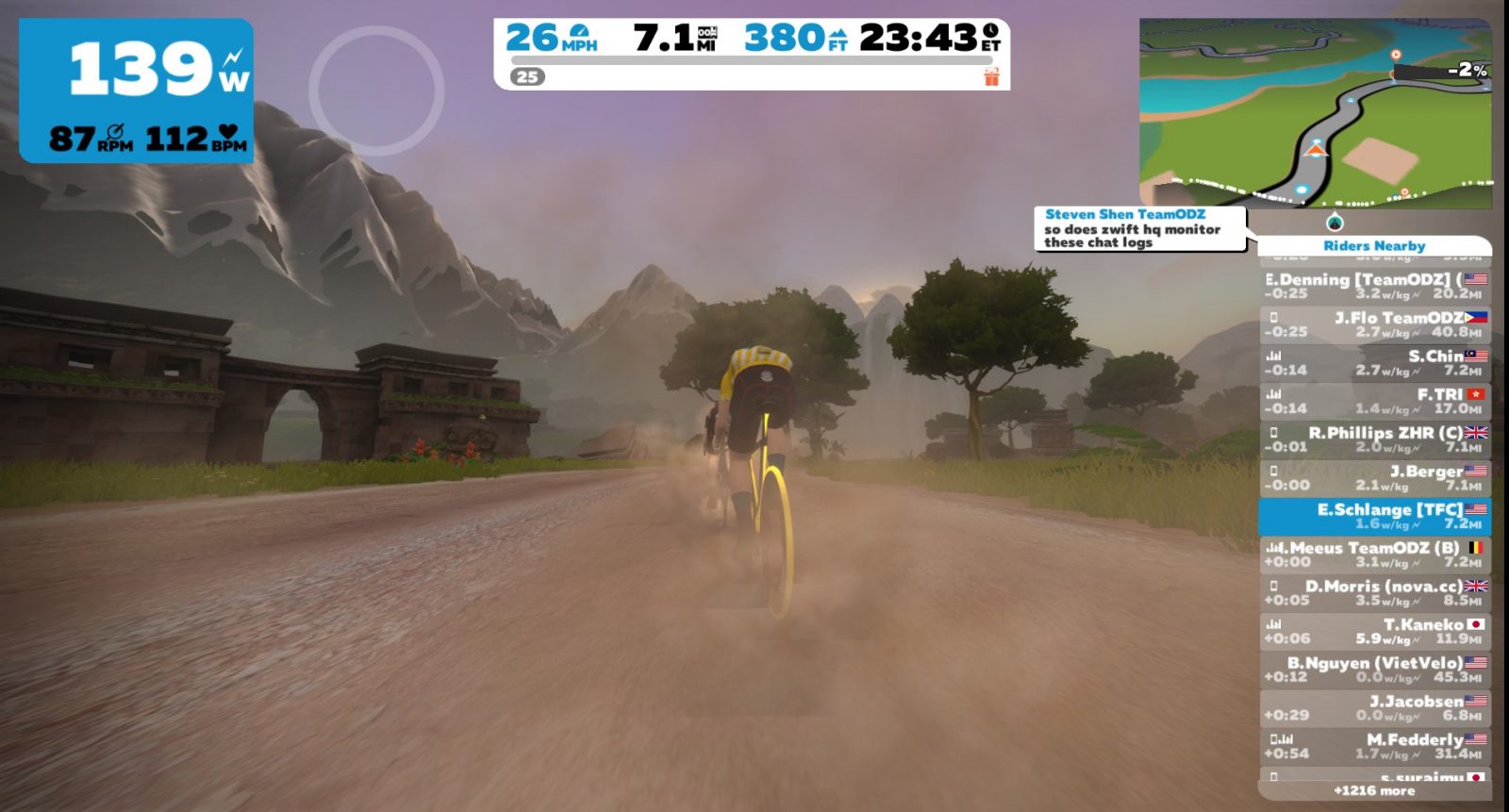
Task: Select B.Nguyen (VietVelo) in Riders Nearby
Action: pos(1374,670)
